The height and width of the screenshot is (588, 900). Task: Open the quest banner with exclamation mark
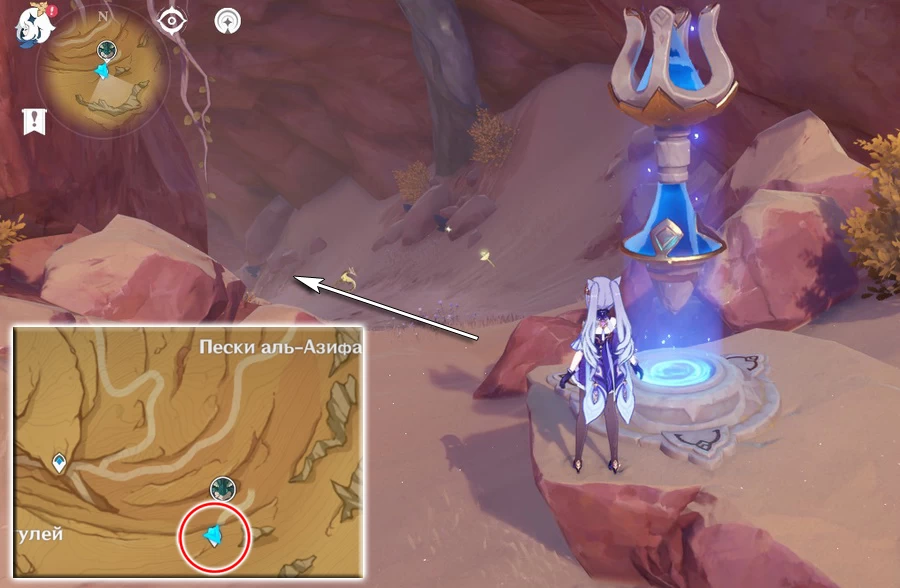pos(34,121)
